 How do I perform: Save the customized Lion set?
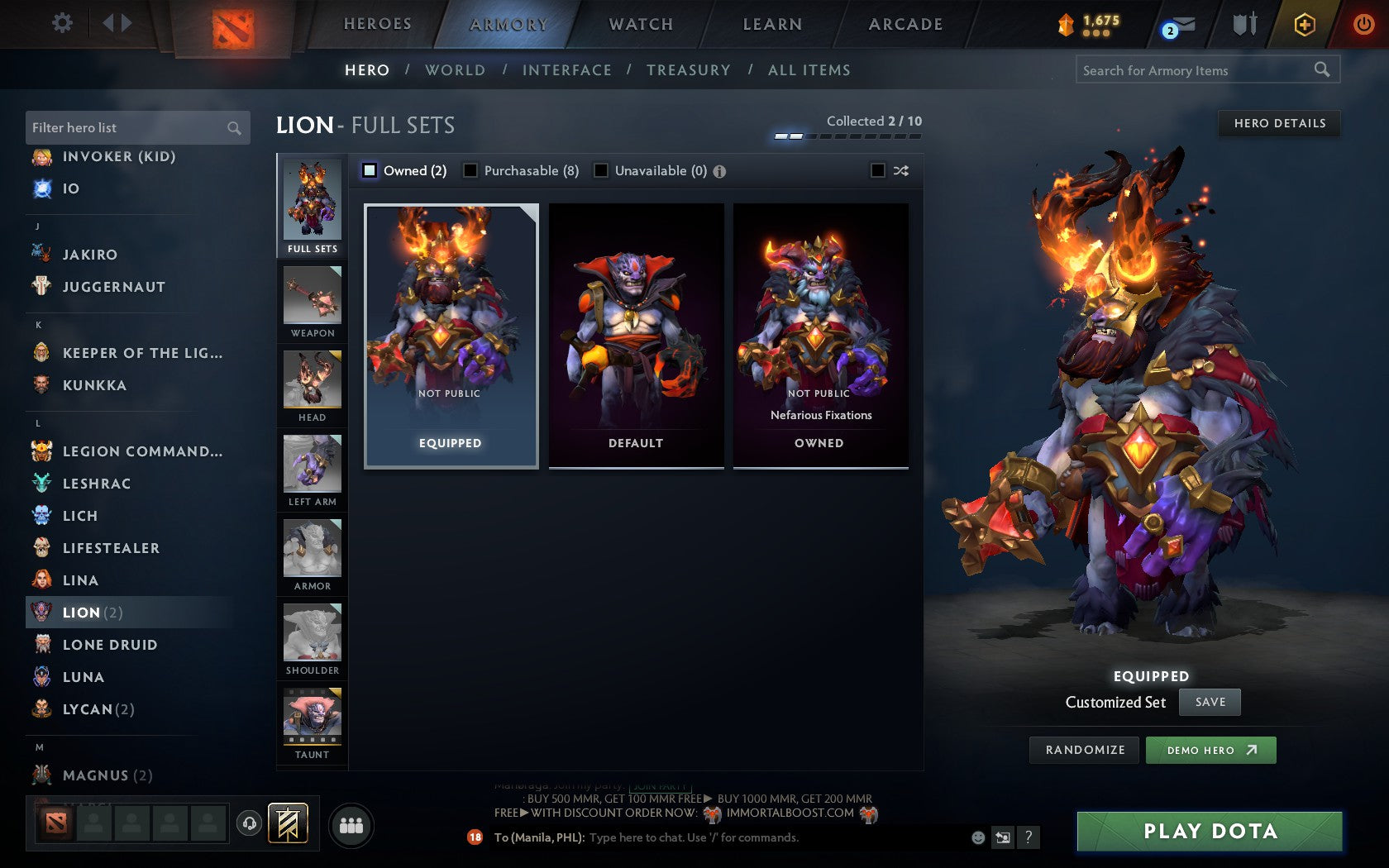point(1210,702)
